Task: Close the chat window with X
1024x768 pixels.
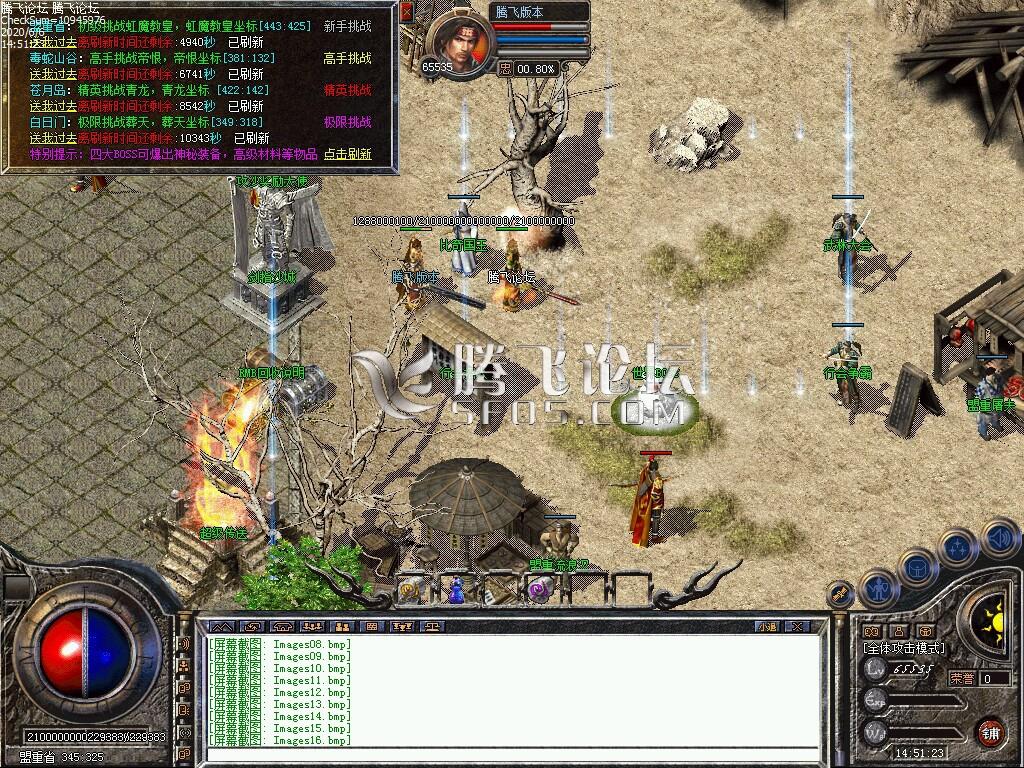Action: click(x=796, y=627)
